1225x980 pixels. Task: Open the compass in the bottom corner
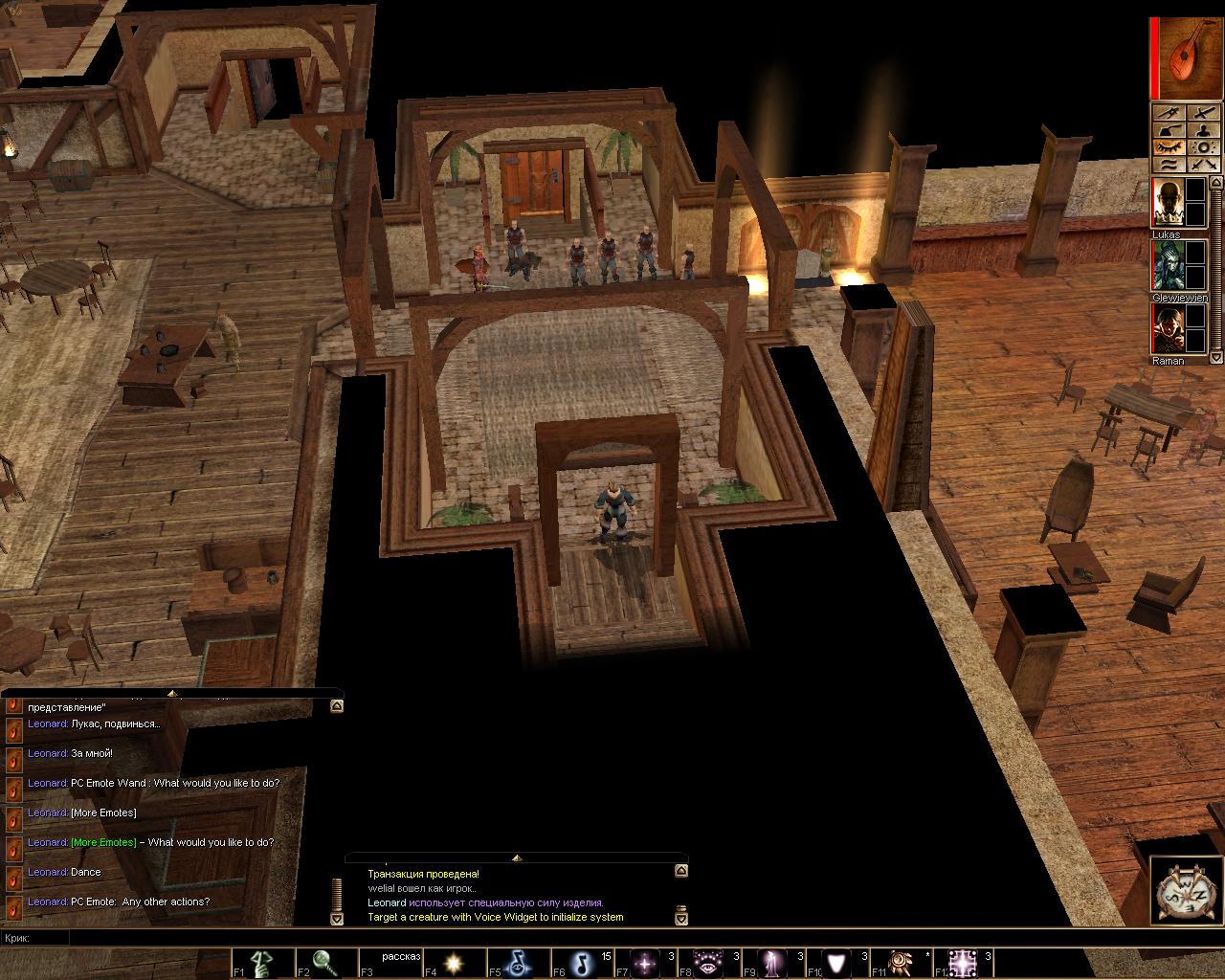[x=1186, y=893]
